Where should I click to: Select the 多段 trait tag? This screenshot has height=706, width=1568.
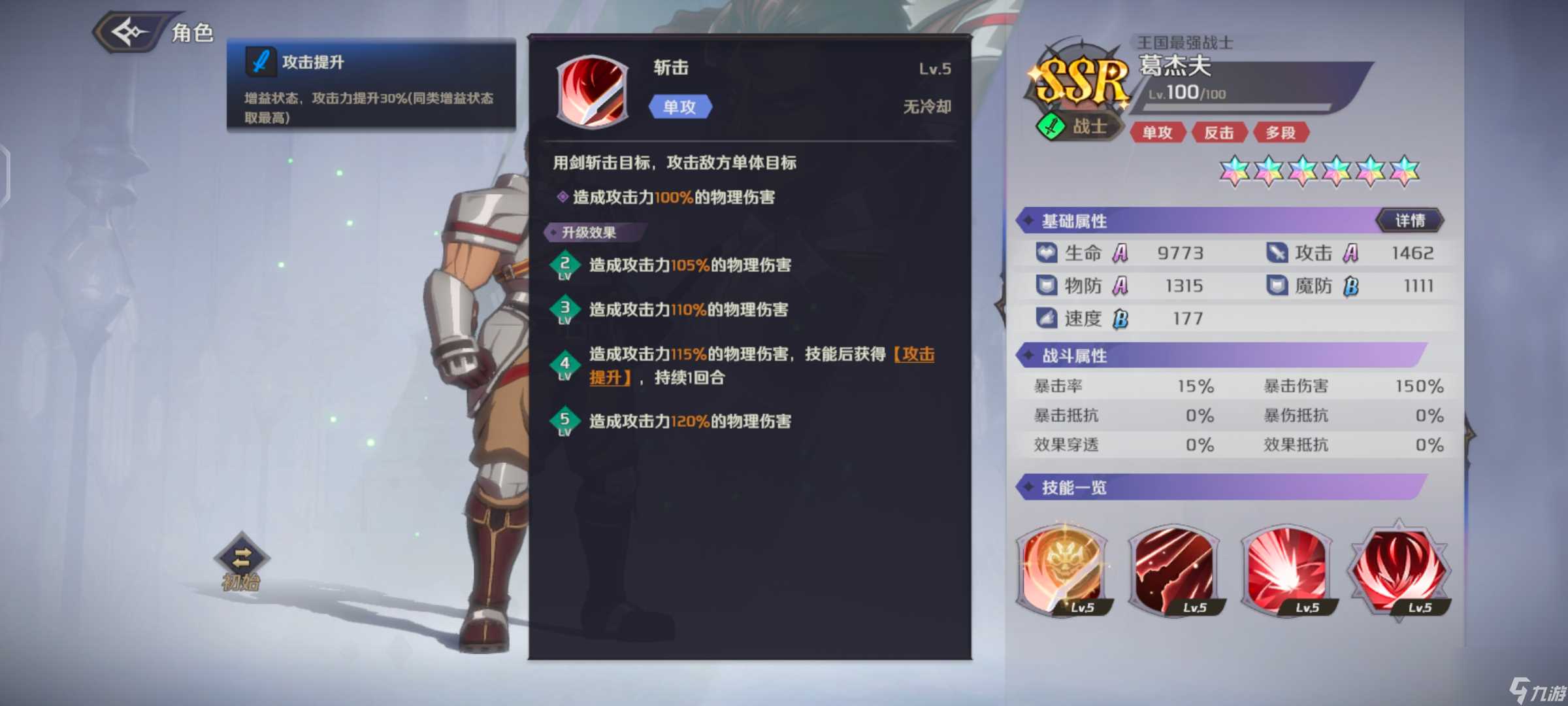tap(1282, 133)
